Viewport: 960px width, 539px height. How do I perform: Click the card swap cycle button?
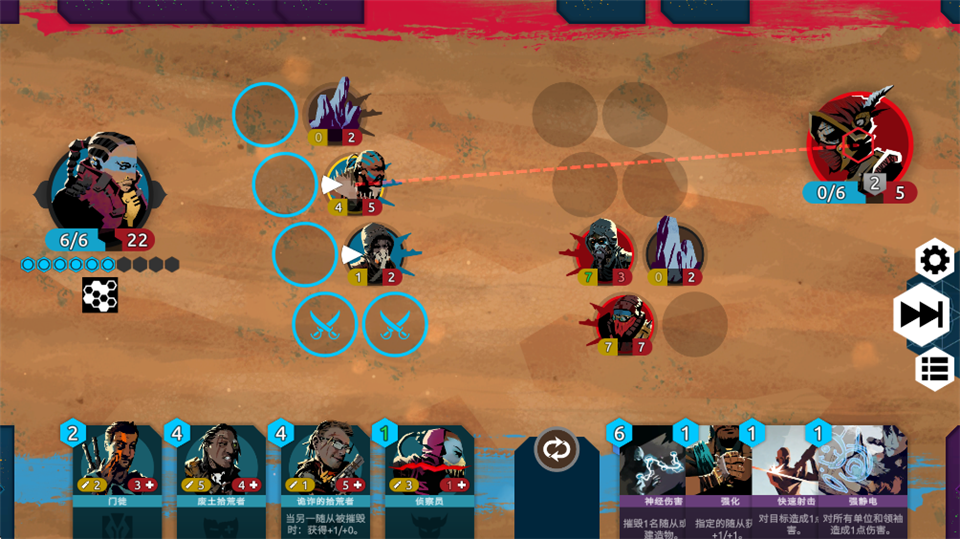click(557, 449)
